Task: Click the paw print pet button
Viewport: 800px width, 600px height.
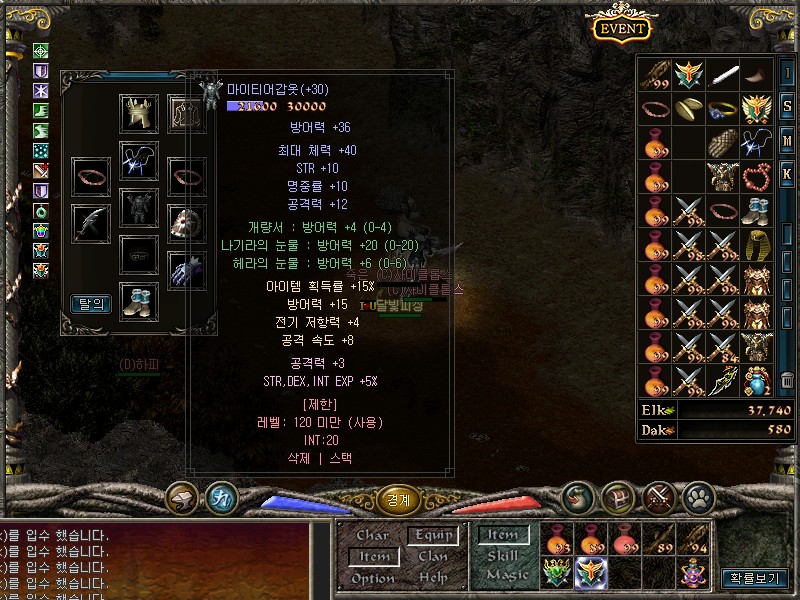Action: click(x=697, y=496)
